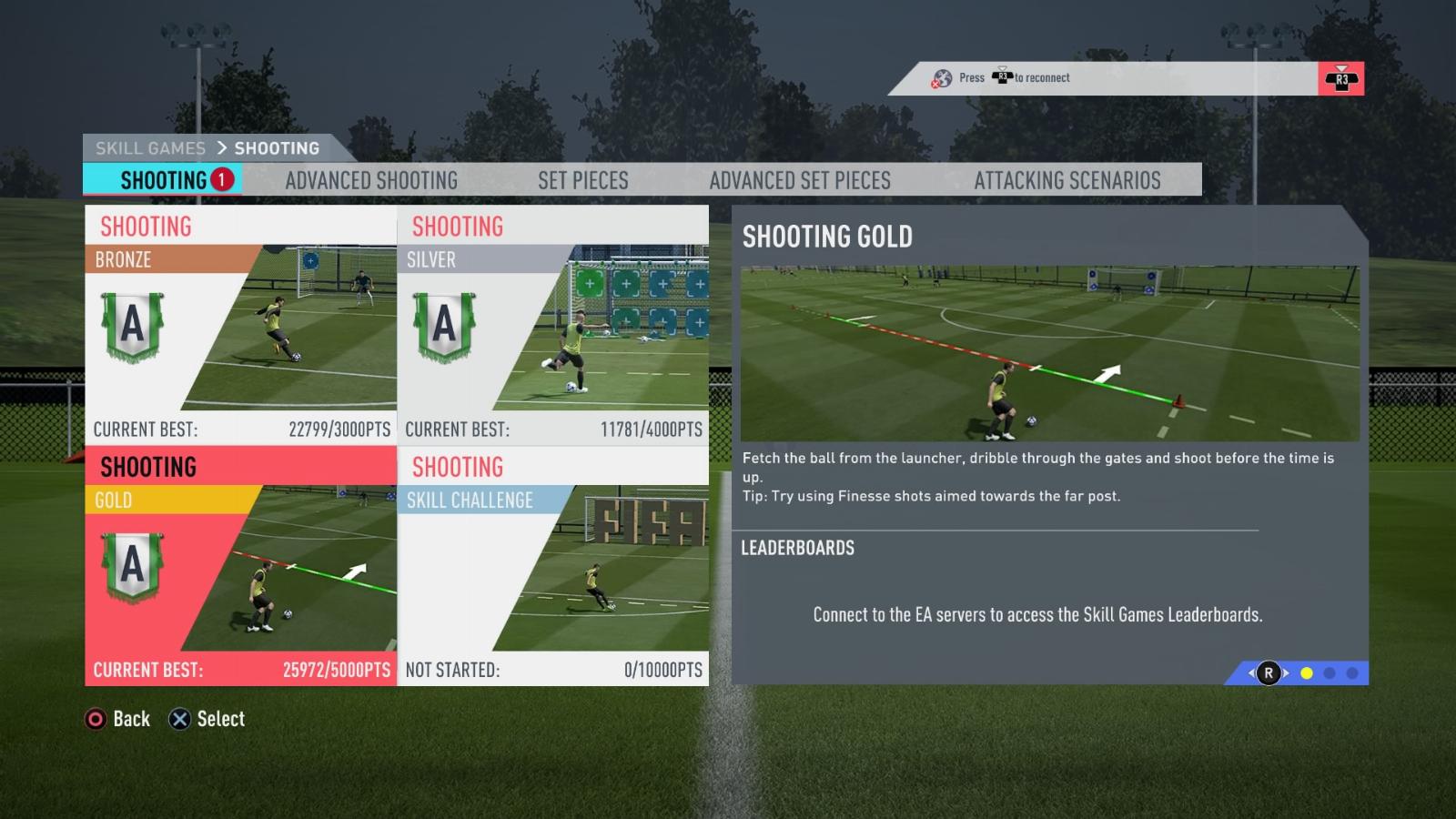Pick the Shooting Gold skill game tile
Image resolution: width=1456 pixels, height=819 pixels.
coord(241,566)
